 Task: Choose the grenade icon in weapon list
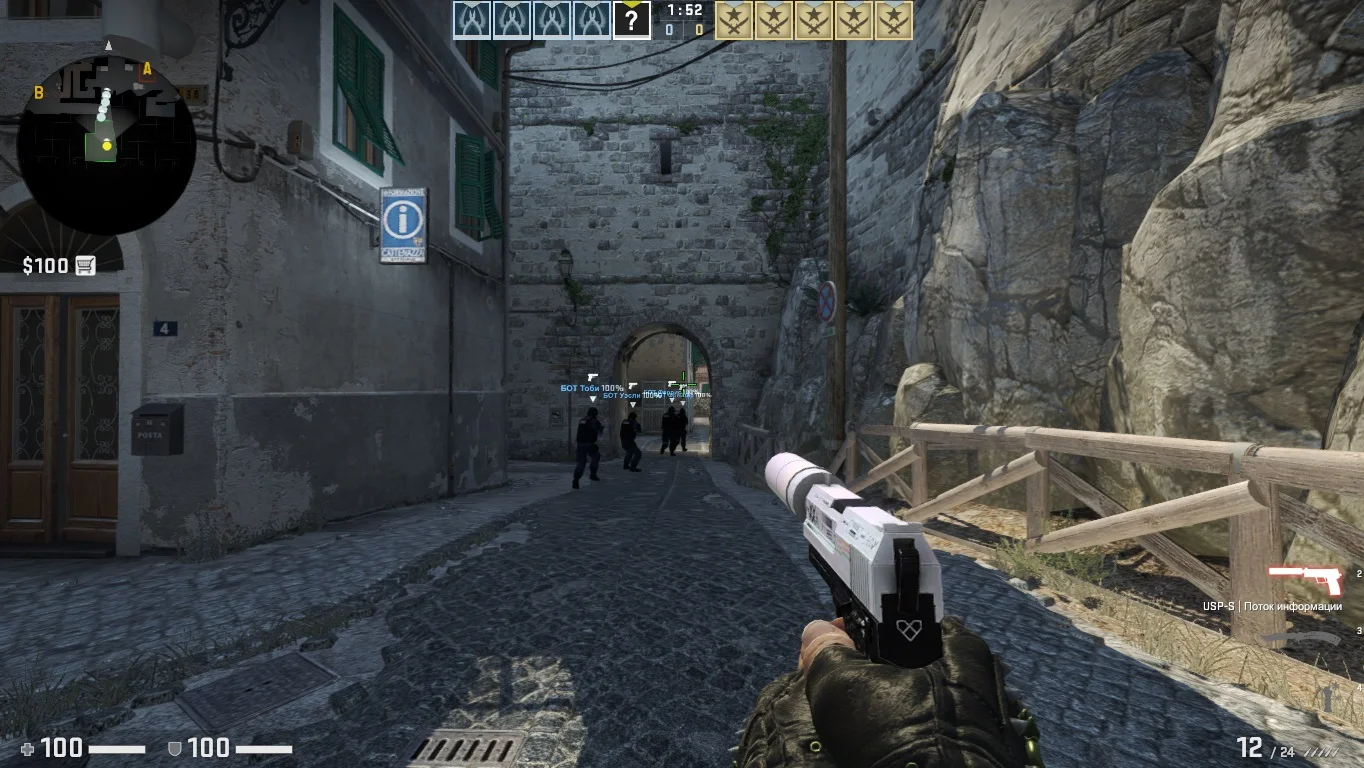1328,697
